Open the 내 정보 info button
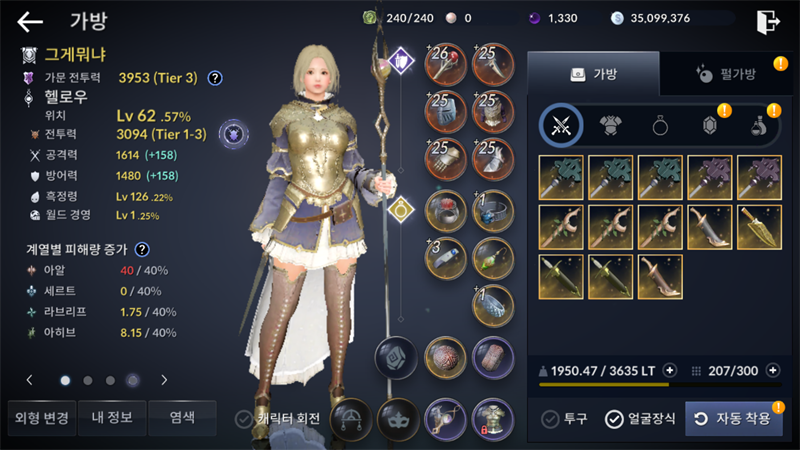The height and width of the screenshot is (450, 800). [x=111, y=418]
